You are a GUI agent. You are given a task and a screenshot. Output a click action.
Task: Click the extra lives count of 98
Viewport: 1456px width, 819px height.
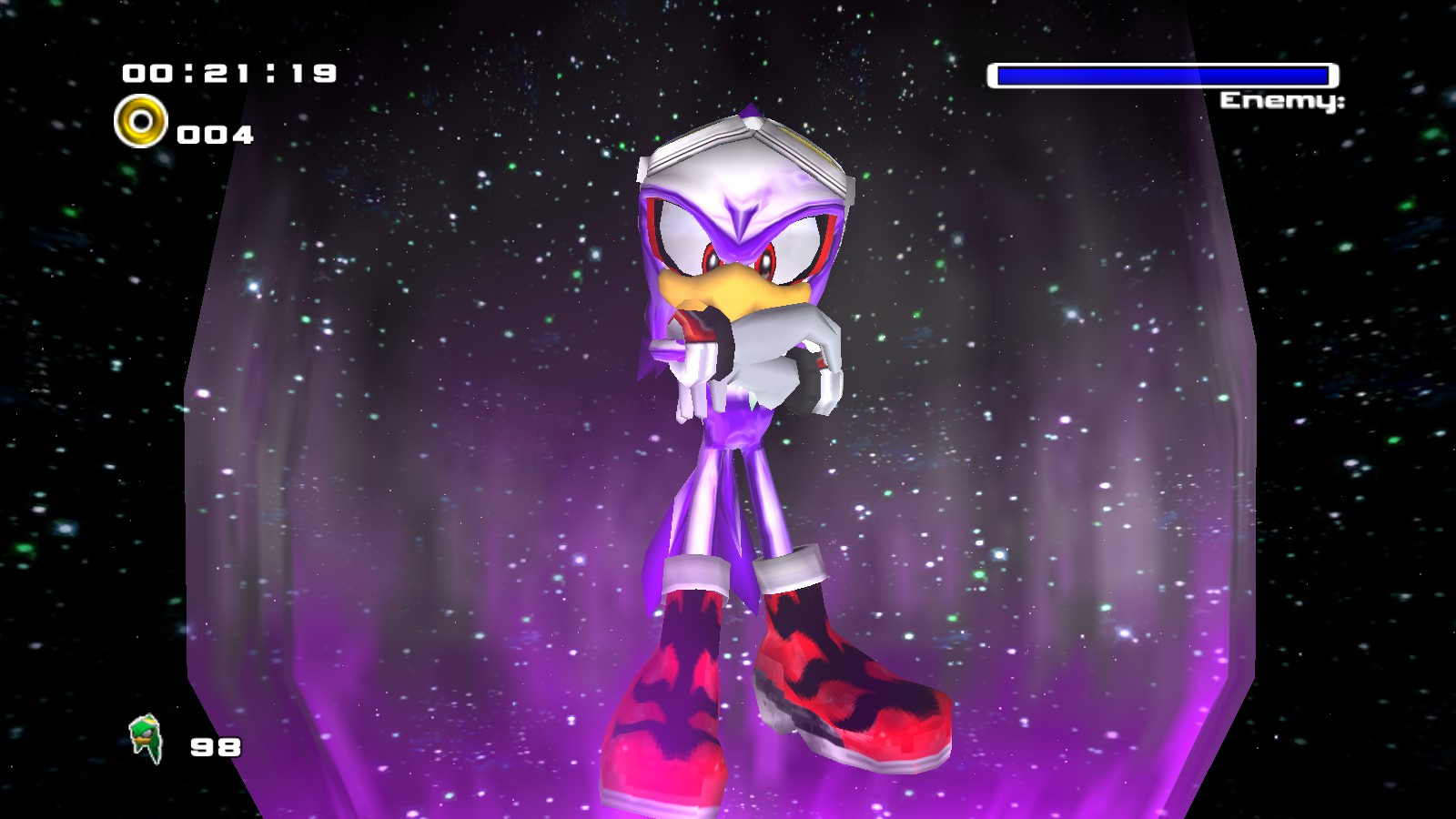217,747
